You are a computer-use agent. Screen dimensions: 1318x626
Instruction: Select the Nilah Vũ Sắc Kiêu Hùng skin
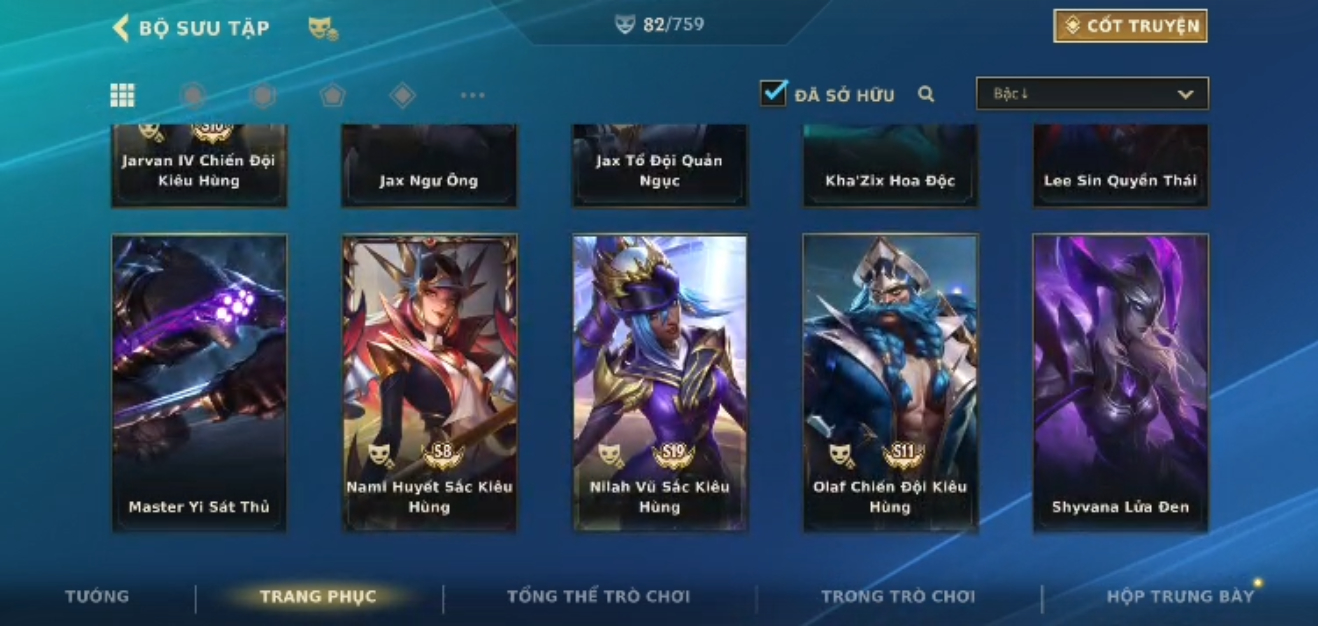660,382
